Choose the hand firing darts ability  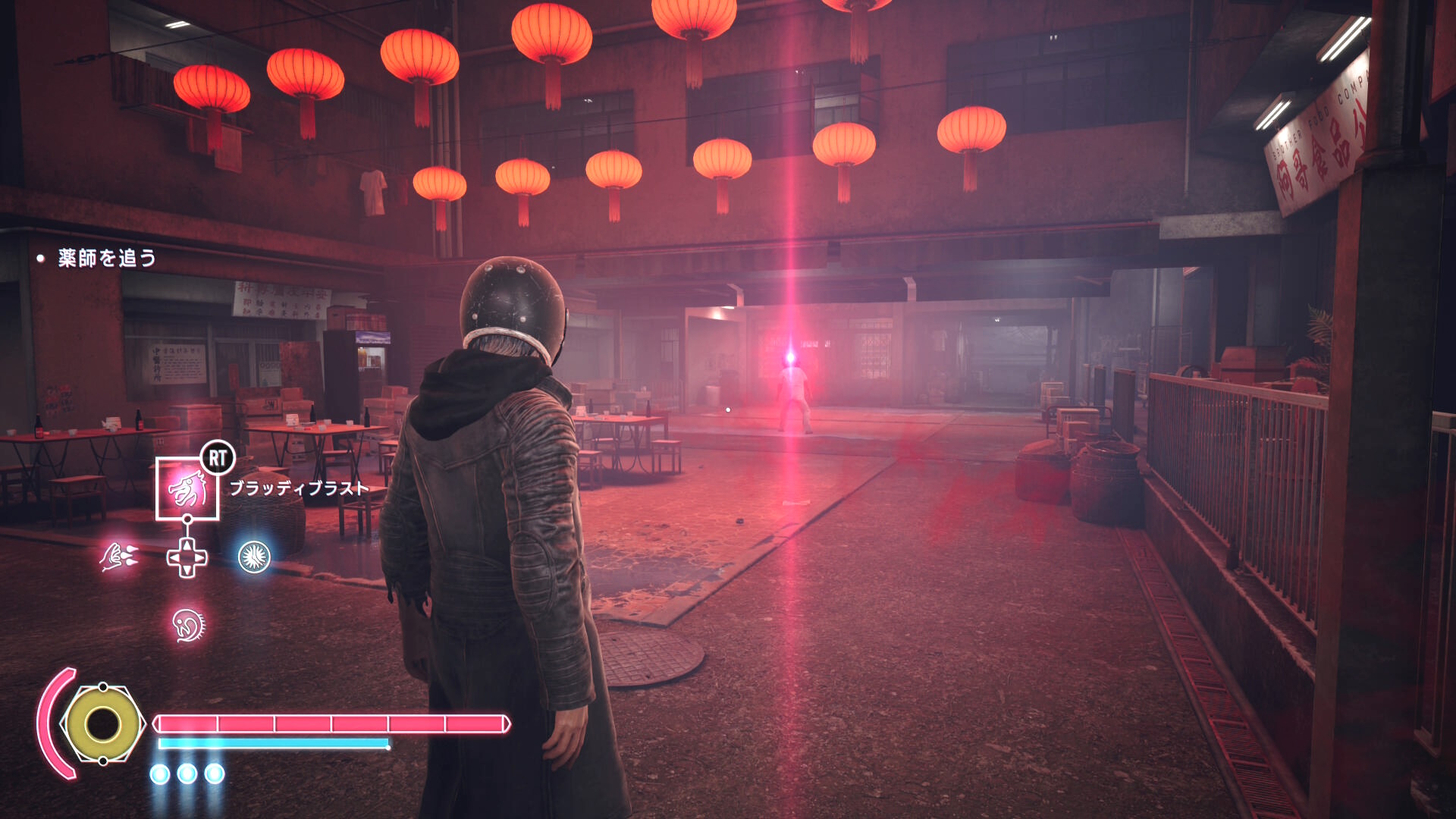[x=119, y=557]
